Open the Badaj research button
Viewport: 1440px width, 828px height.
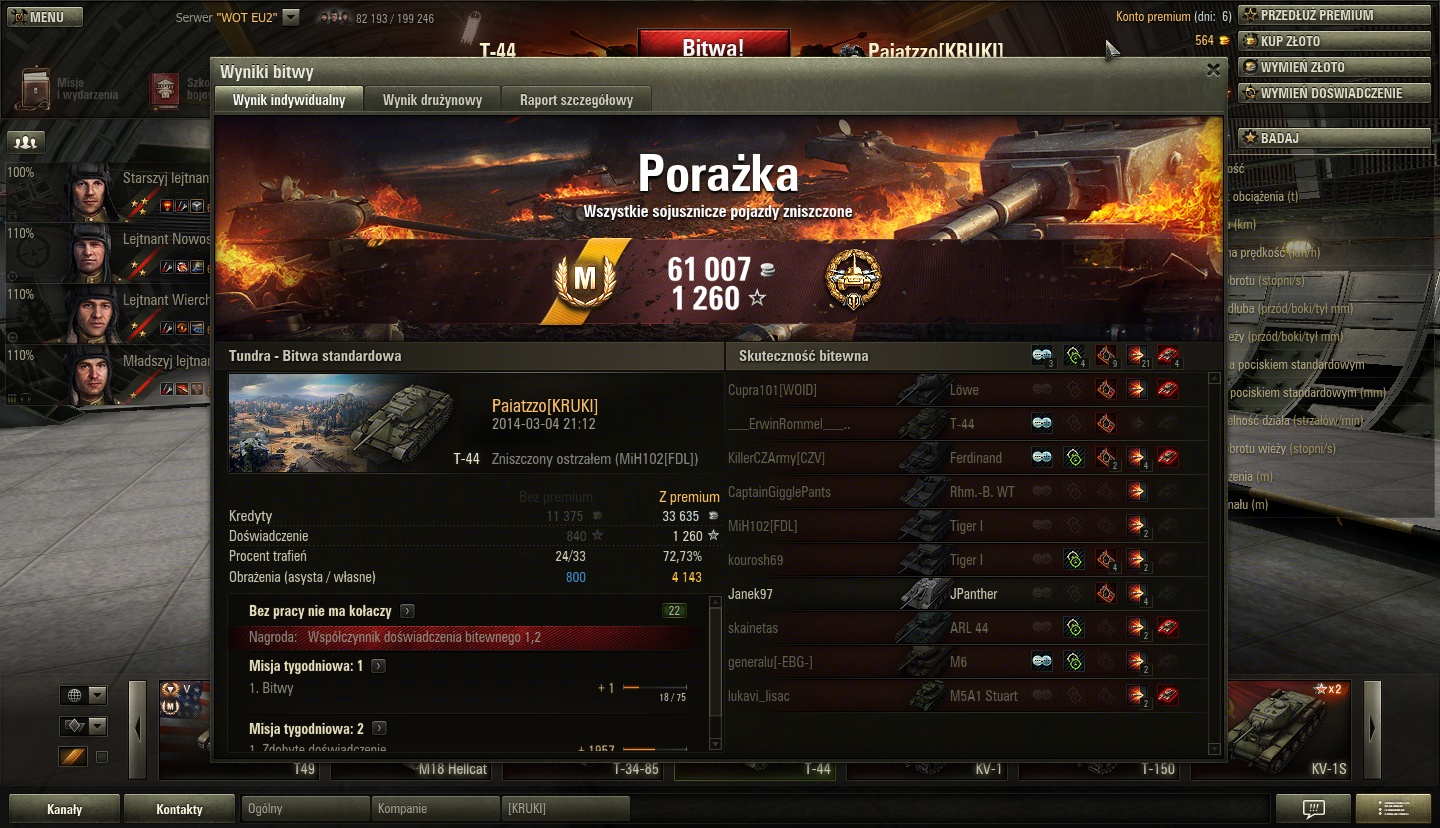1333,137
